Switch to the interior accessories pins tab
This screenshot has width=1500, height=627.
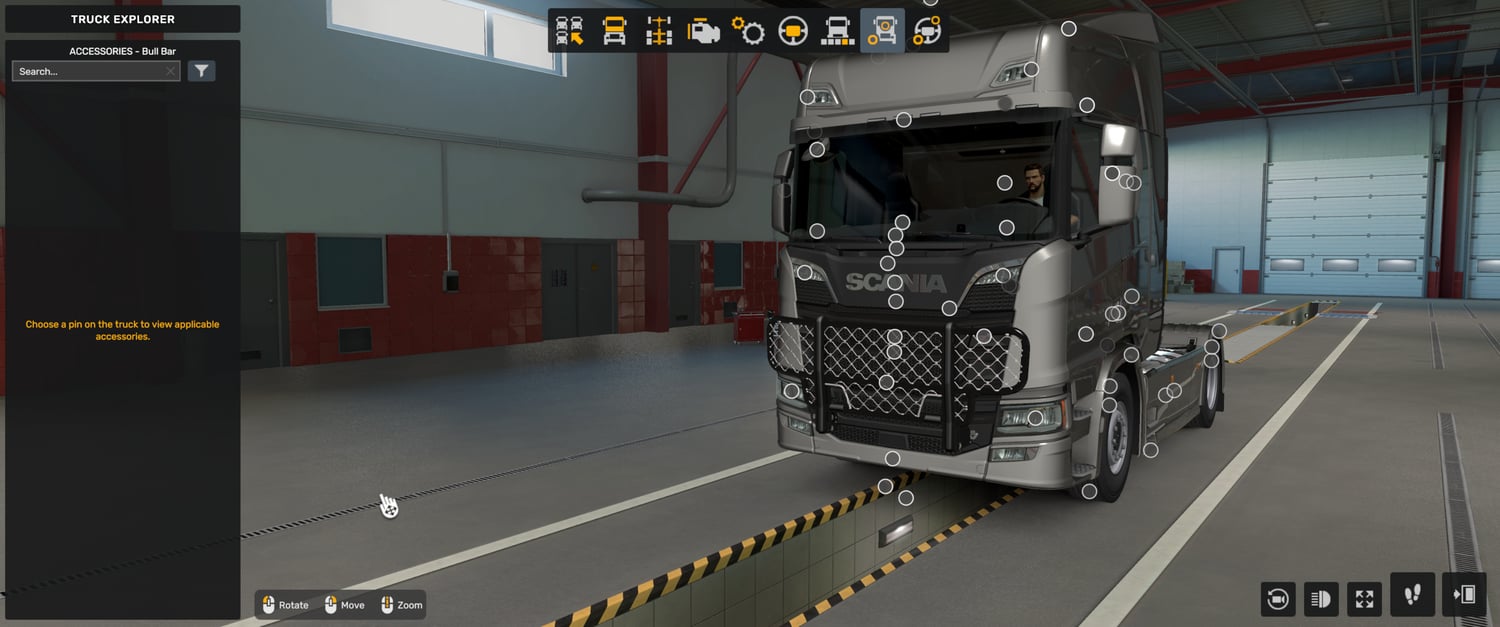pos(927,31)
